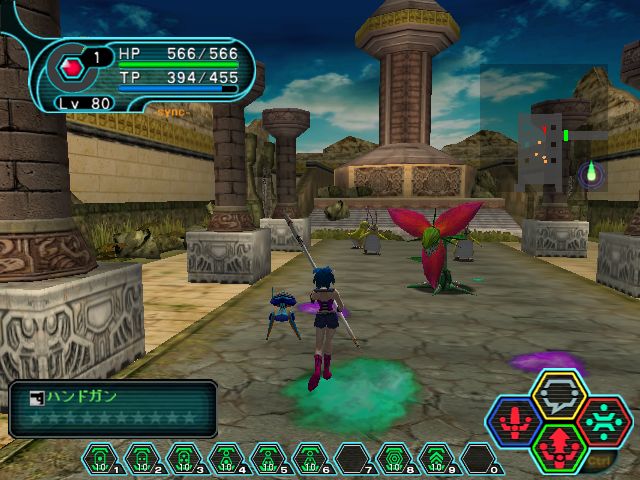This screenshot has width=640, height=480.
Task: Click the red hexagon section ID badge
Action: click(70, 67)
